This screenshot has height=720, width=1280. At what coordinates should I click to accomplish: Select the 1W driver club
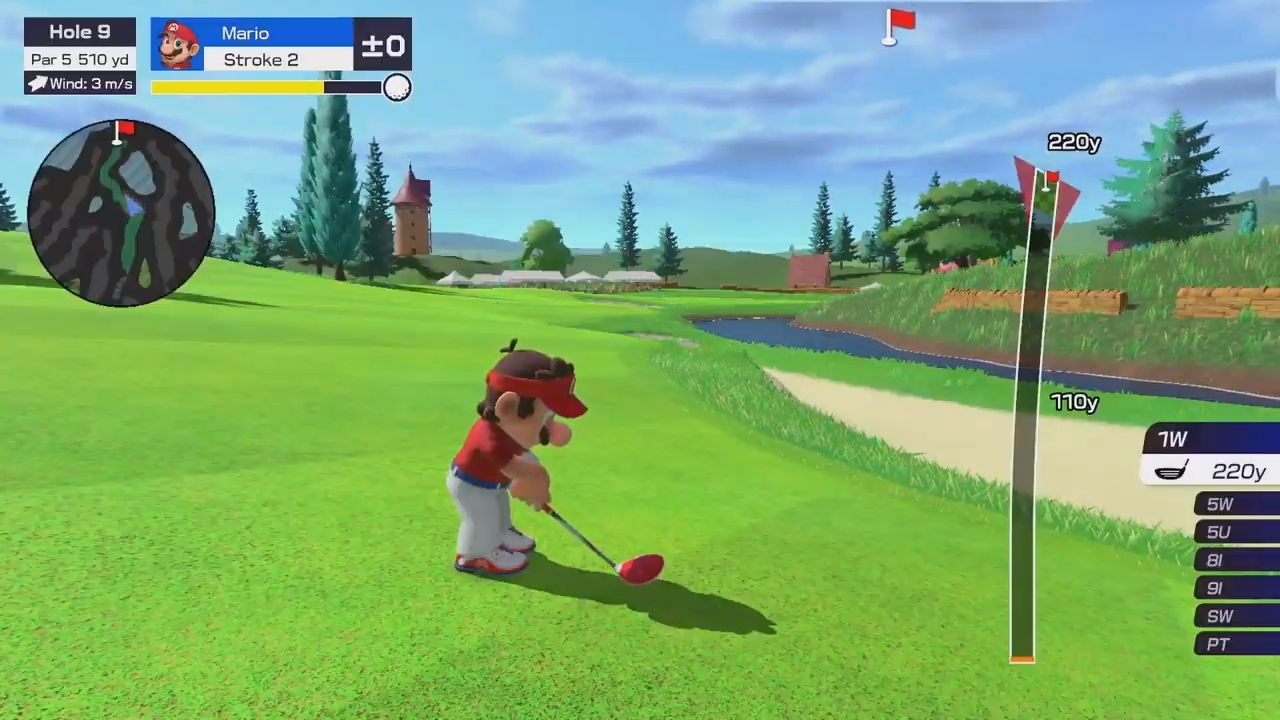(x=1212, y=440)
